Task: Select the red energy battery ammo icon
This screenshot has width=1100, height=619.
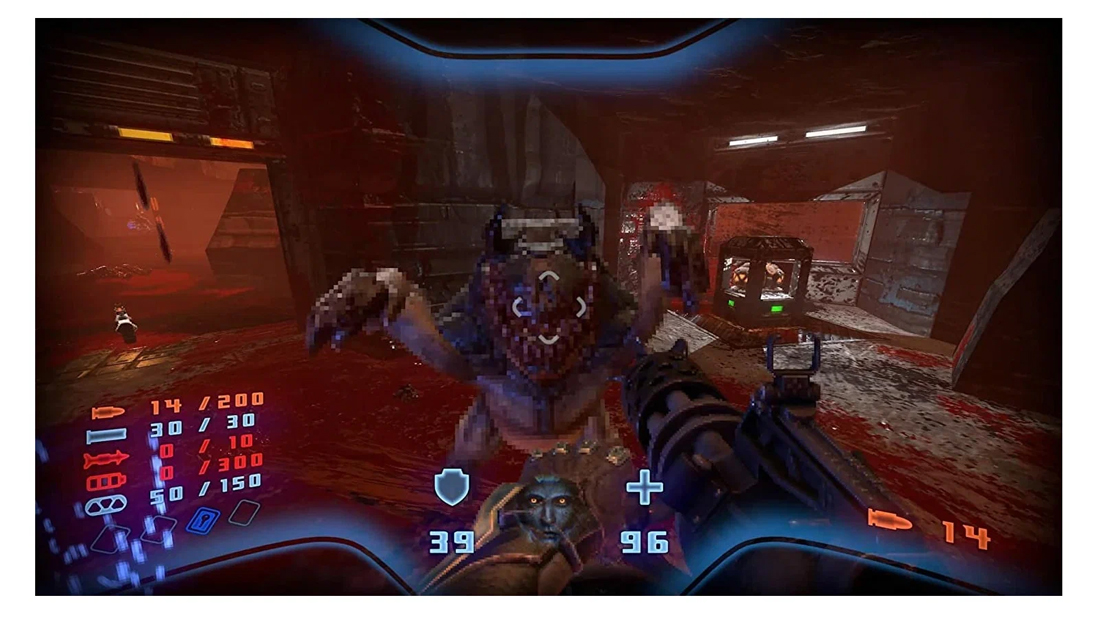Action: tap(107, 482)
